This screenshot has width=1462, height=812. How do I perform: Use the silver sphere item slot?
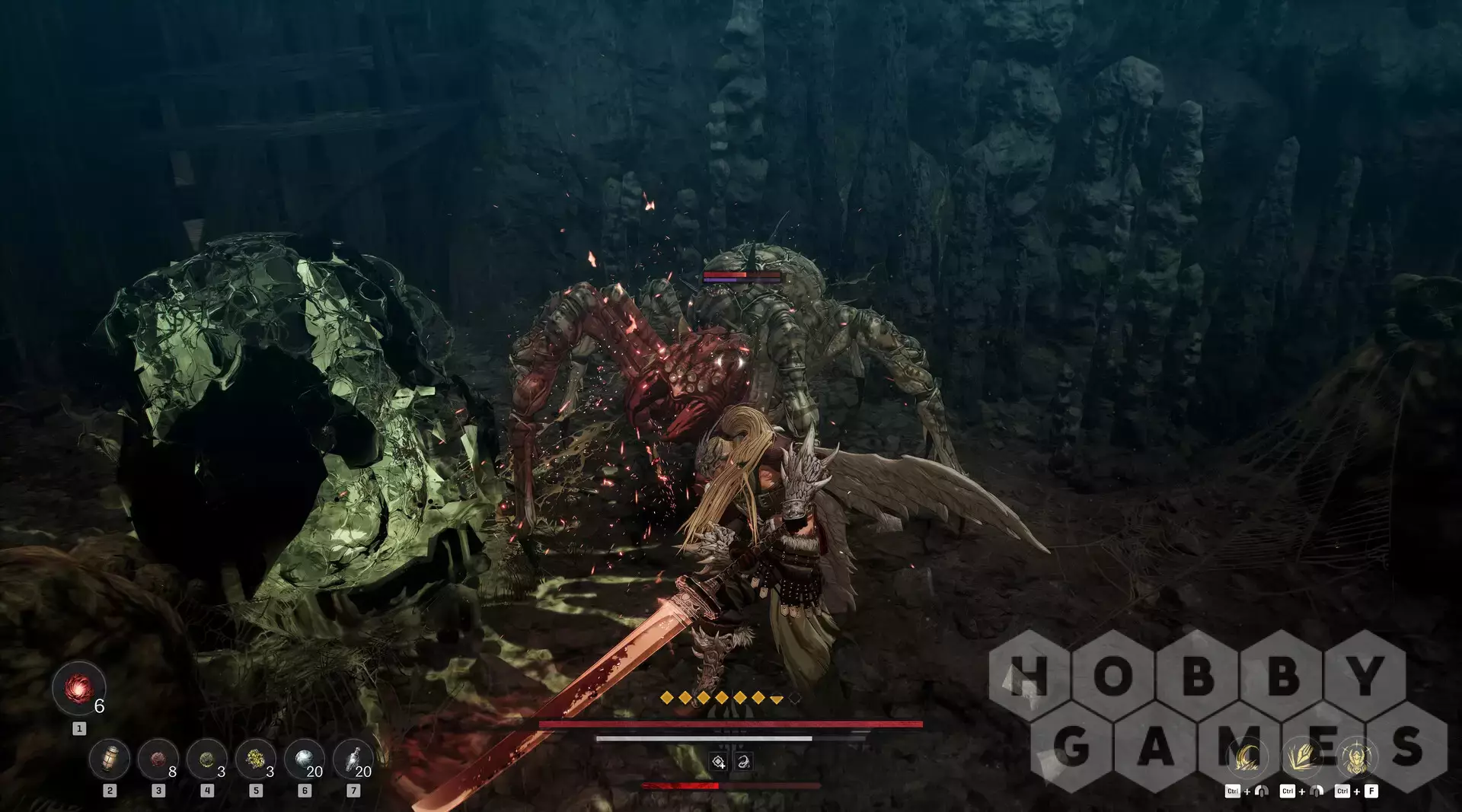click(305, 759)
